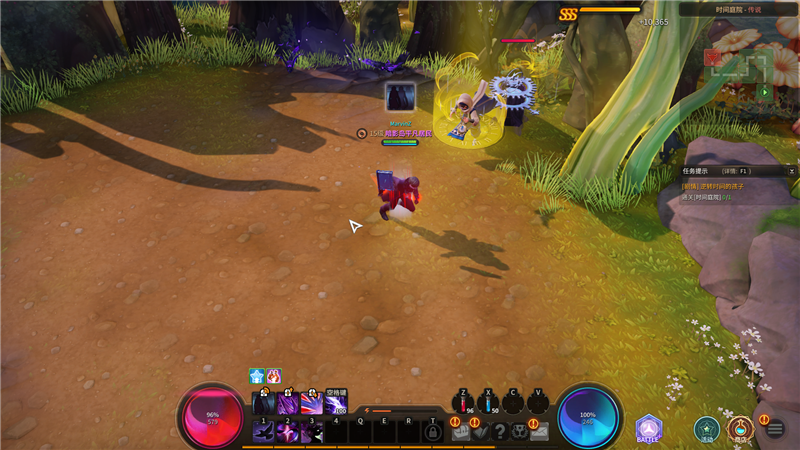Trigger the shadow creature skill in slot 3

312,431
